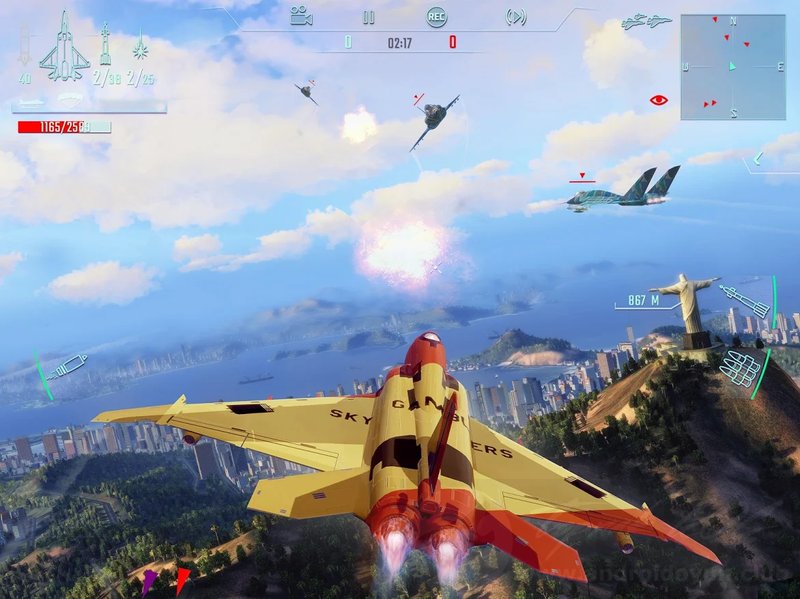Fire the missile on the right

(x=745, y=300)
